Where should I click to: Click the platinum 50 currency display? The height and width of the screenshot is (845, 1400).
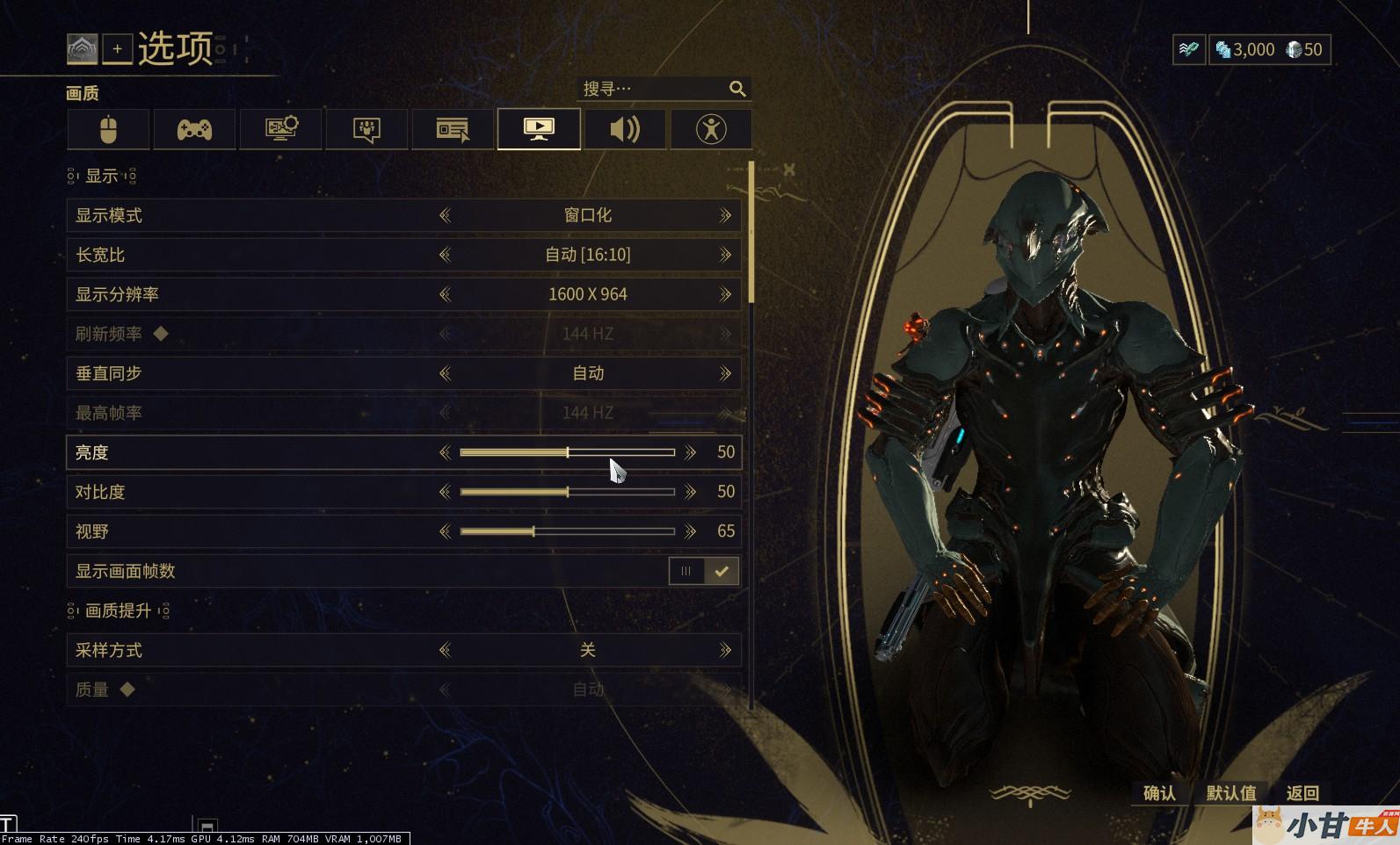click(1305, 50)
